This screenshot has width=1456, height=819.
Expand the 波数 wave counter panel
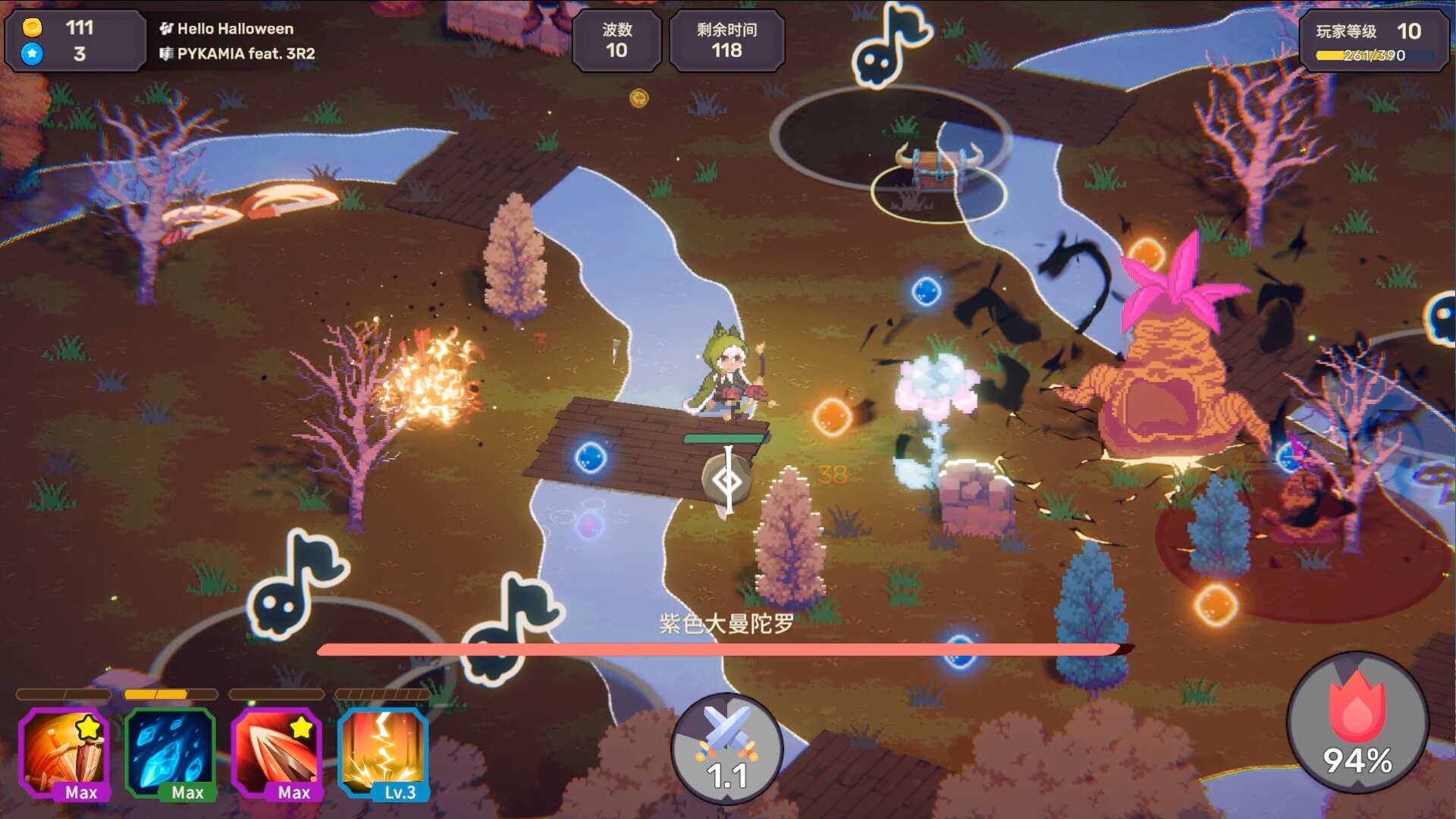coord(617,41)
